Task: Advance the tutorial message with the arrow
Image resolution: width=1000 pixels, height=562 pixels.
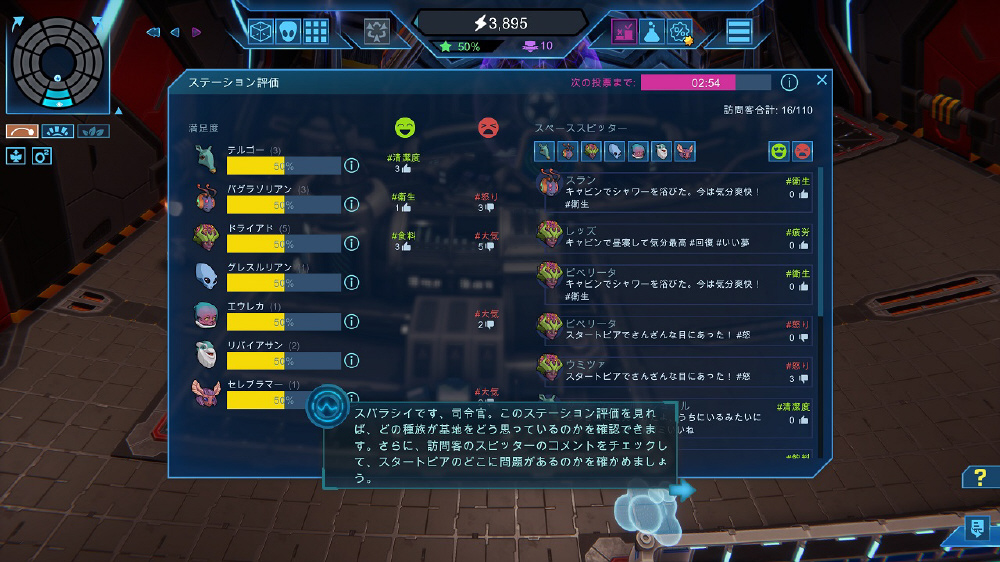Action: (x=684, y=490)
